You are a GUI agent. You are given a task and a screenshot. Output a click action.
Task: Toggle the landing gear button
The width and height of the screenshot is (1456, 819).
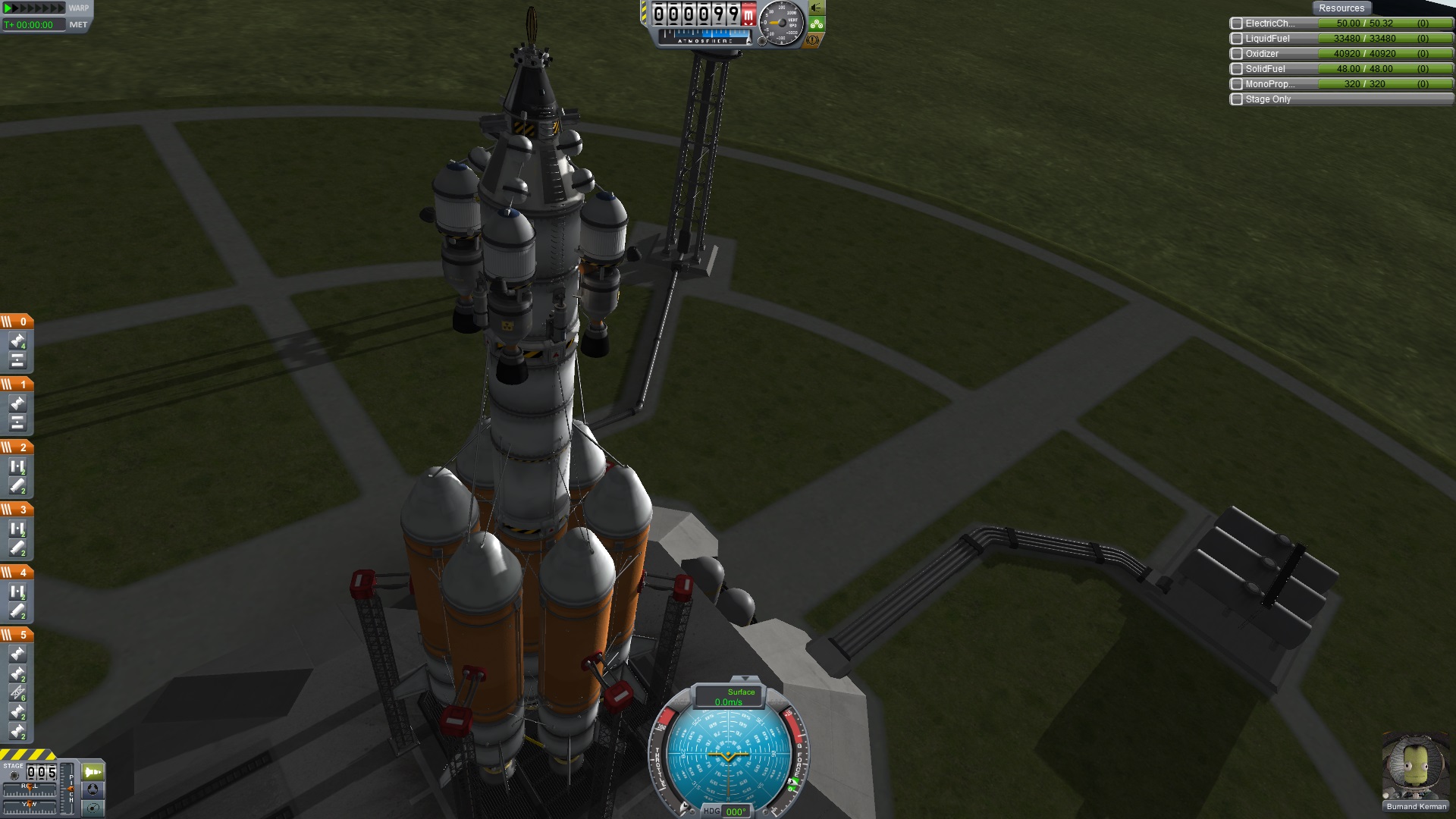click(x=817, y=24)
